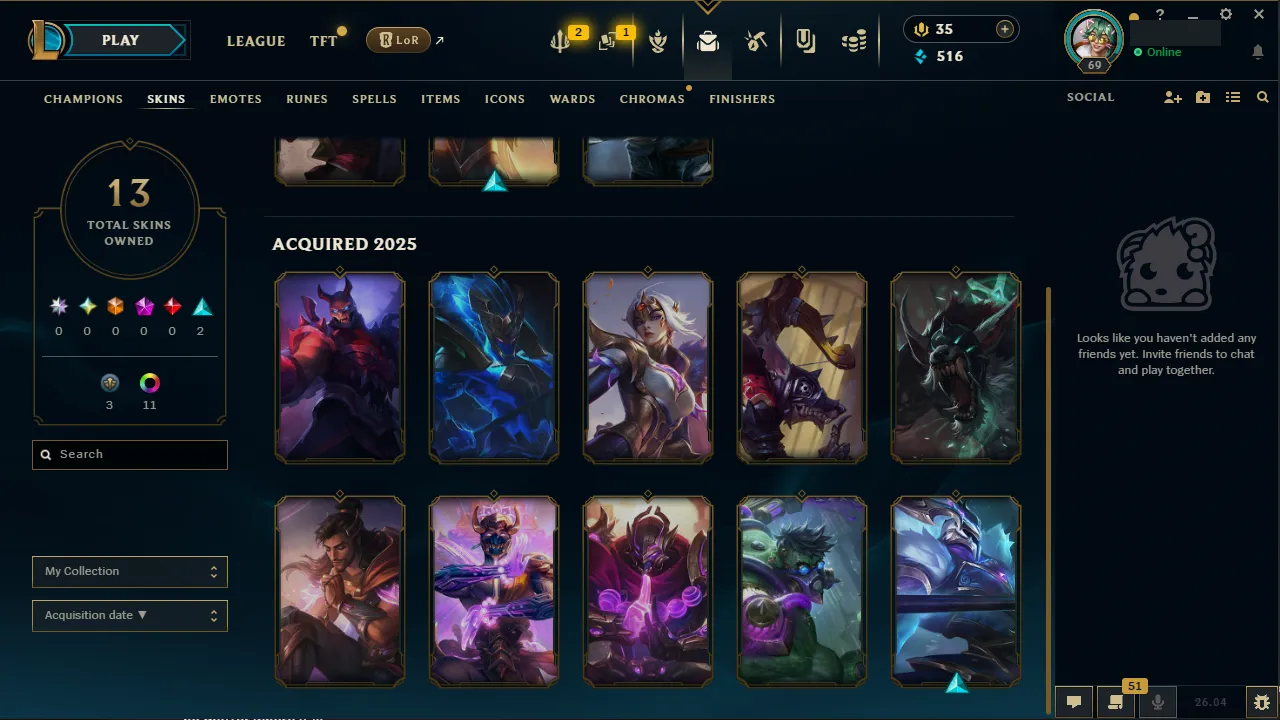Buy RP with the plus button

1004,29
